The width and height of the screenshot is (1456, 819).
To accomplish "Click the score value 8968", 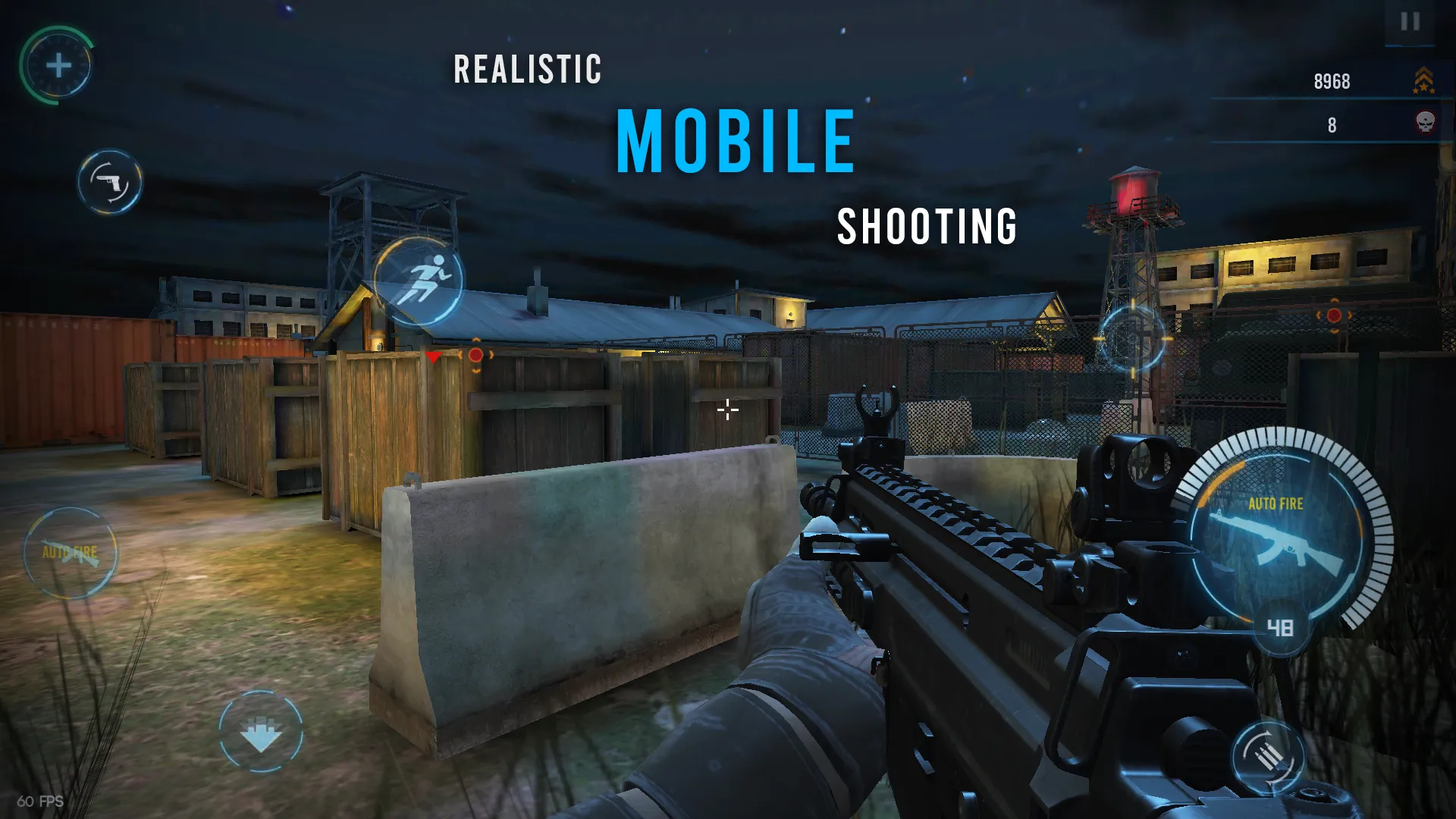I will click(x=1332, y=80).
